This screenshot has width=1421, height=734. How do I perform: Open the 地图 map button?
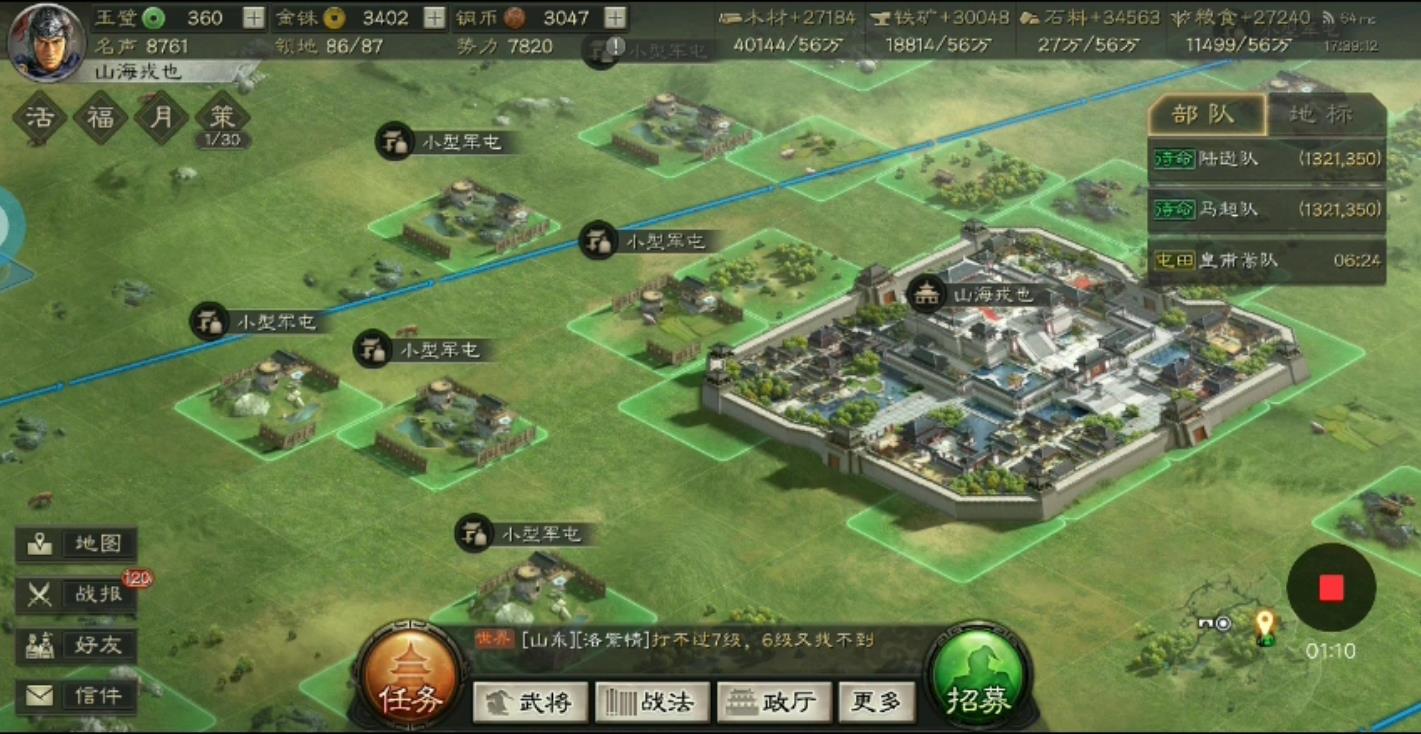77,544
